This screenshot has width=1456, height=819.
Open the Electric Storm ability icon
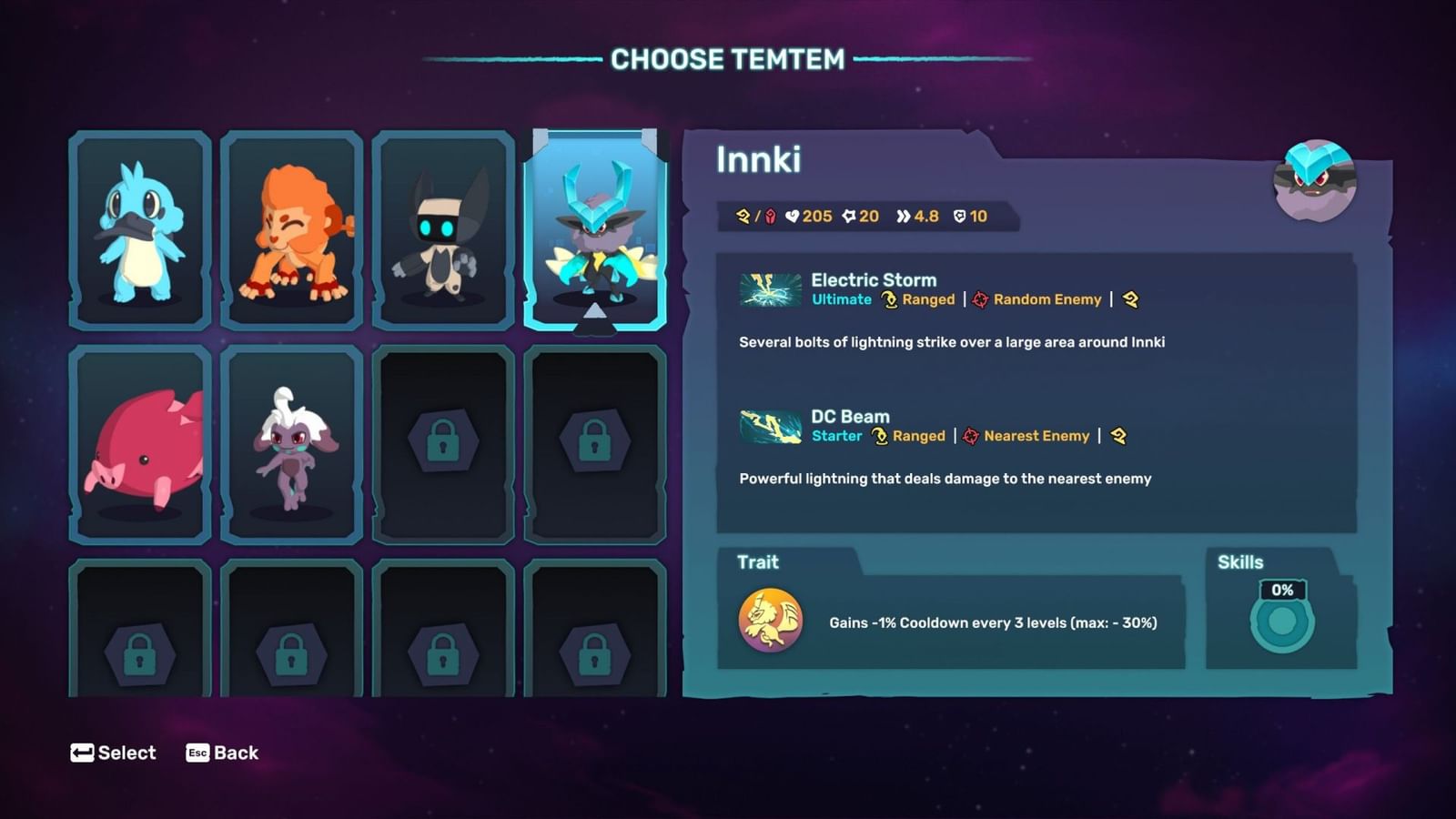click(769, 289)
